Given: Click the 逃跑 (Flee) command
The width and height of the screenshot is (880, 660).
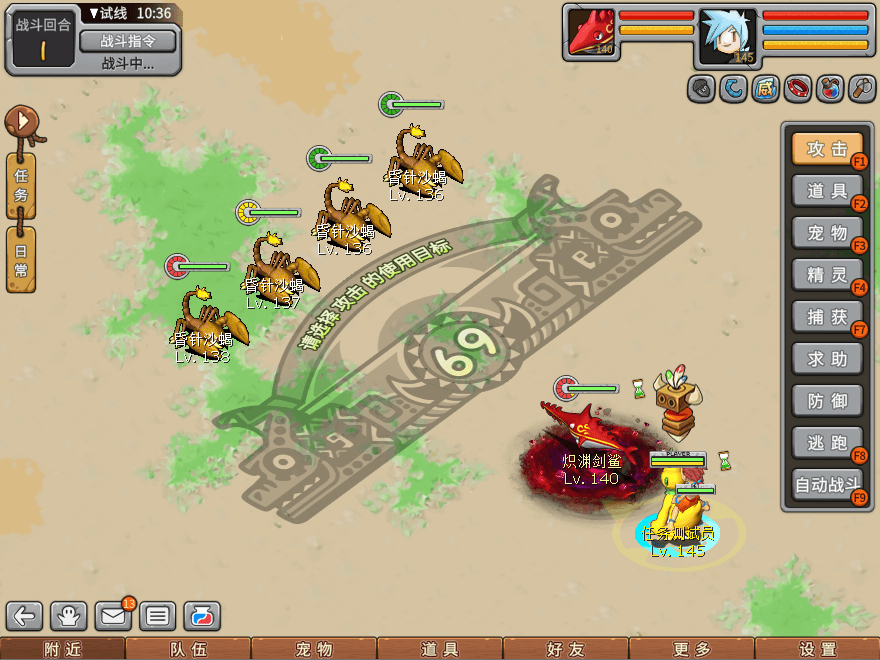Looking at the screenshot, I should click(827, 443).
